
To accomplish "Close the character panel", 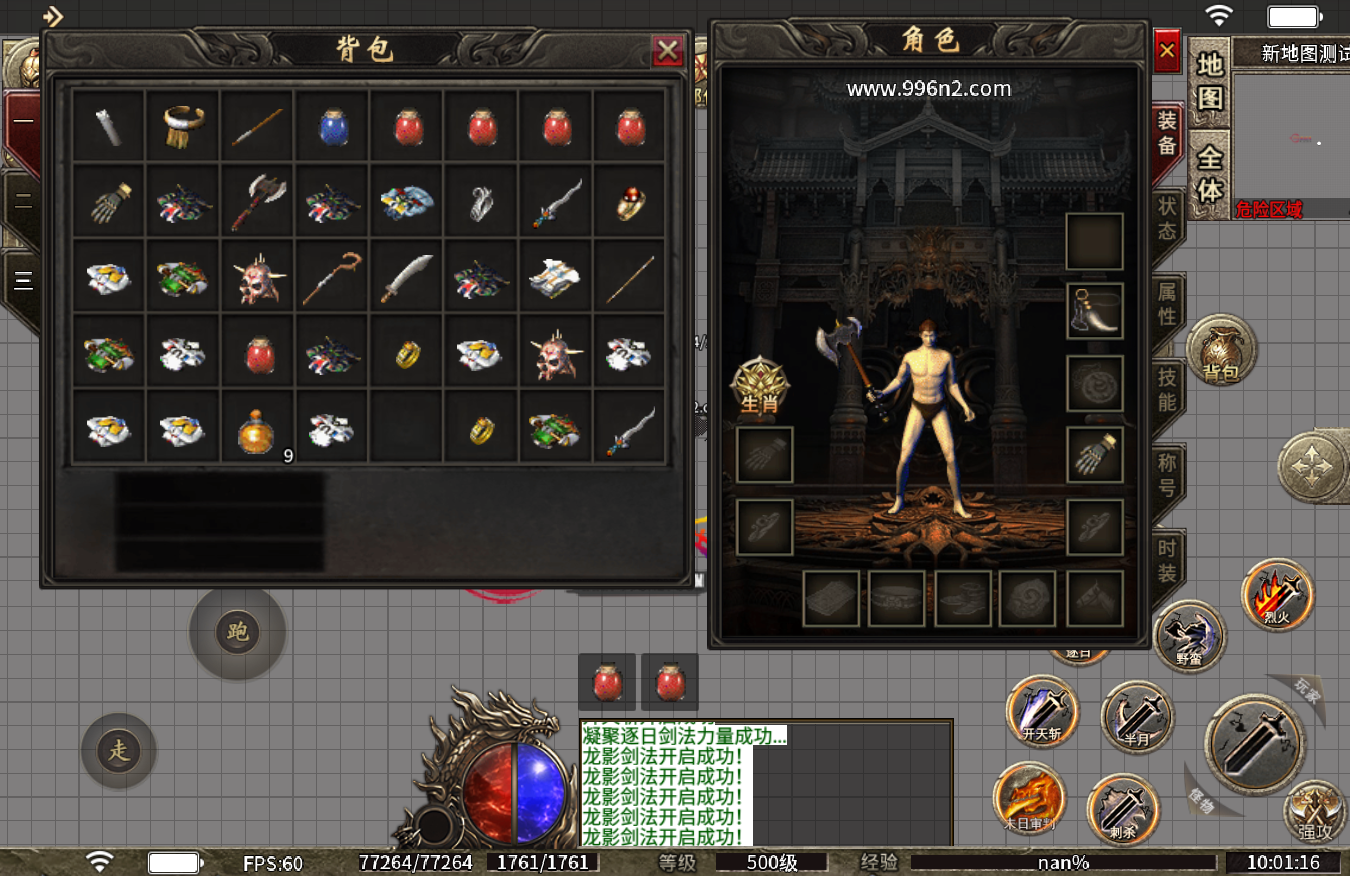I will [1166, 50].
